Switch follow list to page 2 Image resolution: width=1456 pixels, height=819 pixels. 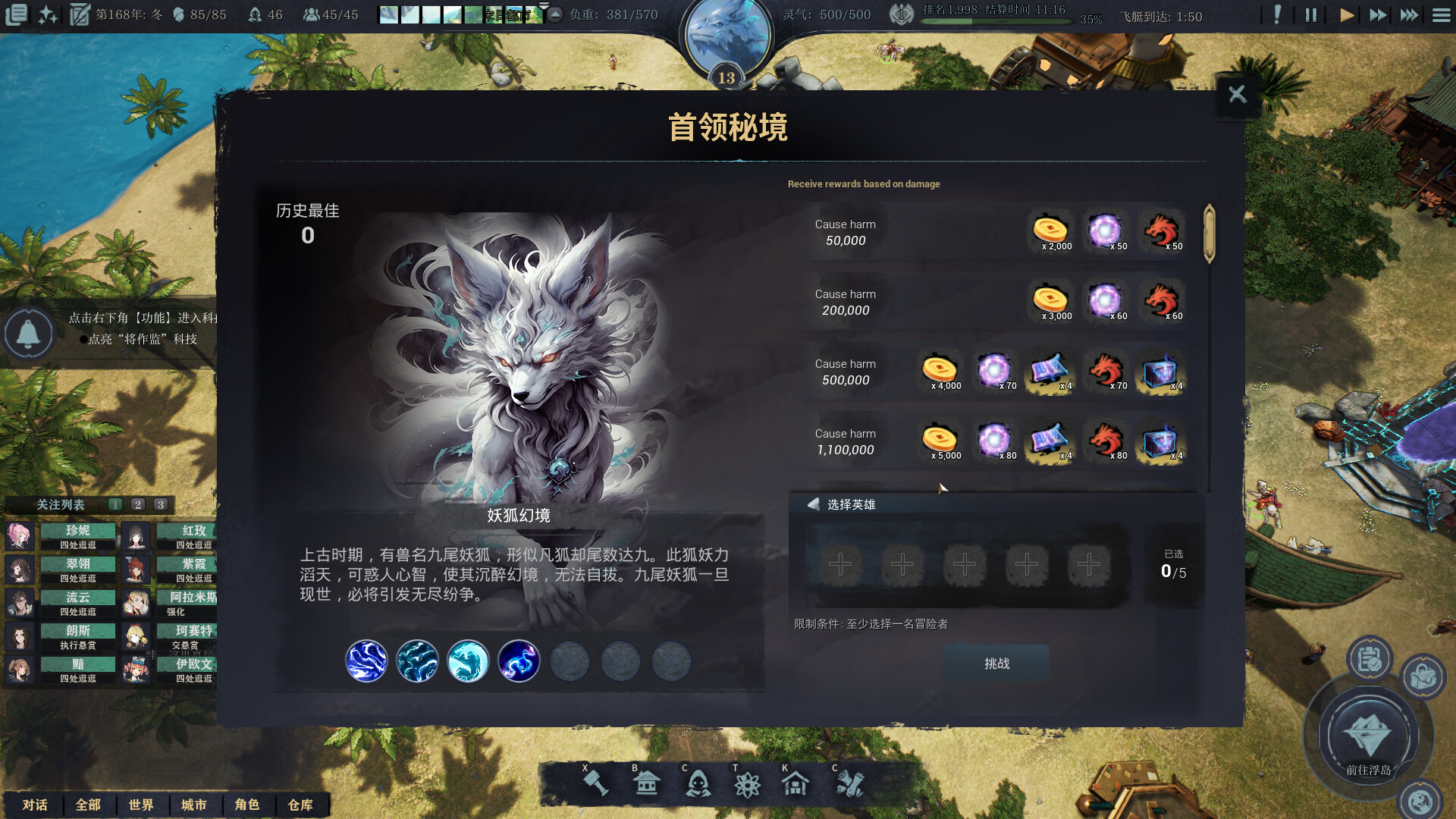tap(137, 504)
